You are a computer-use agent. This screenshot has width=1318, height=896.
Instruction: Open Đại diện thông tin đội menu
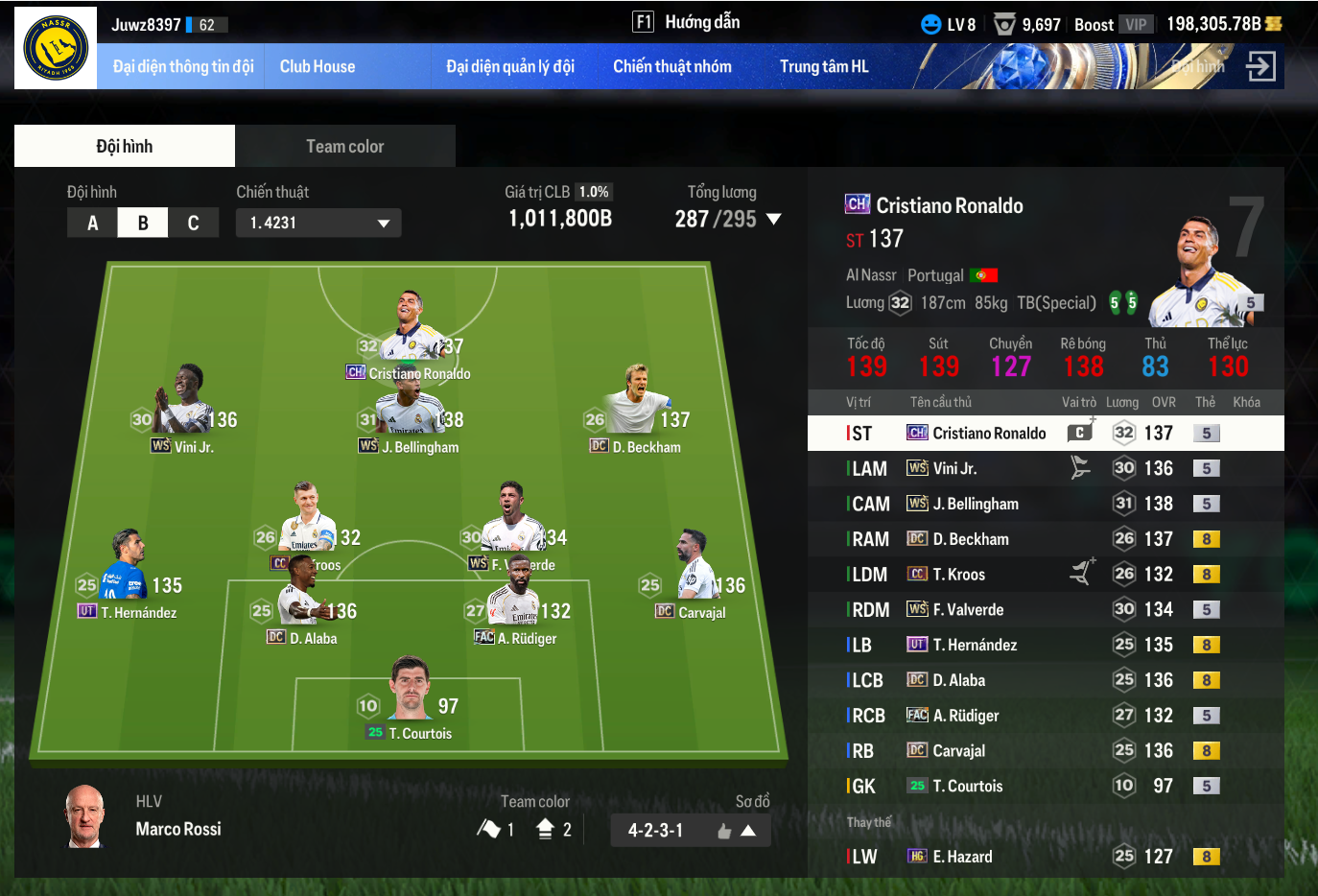[x=182, y=66]
